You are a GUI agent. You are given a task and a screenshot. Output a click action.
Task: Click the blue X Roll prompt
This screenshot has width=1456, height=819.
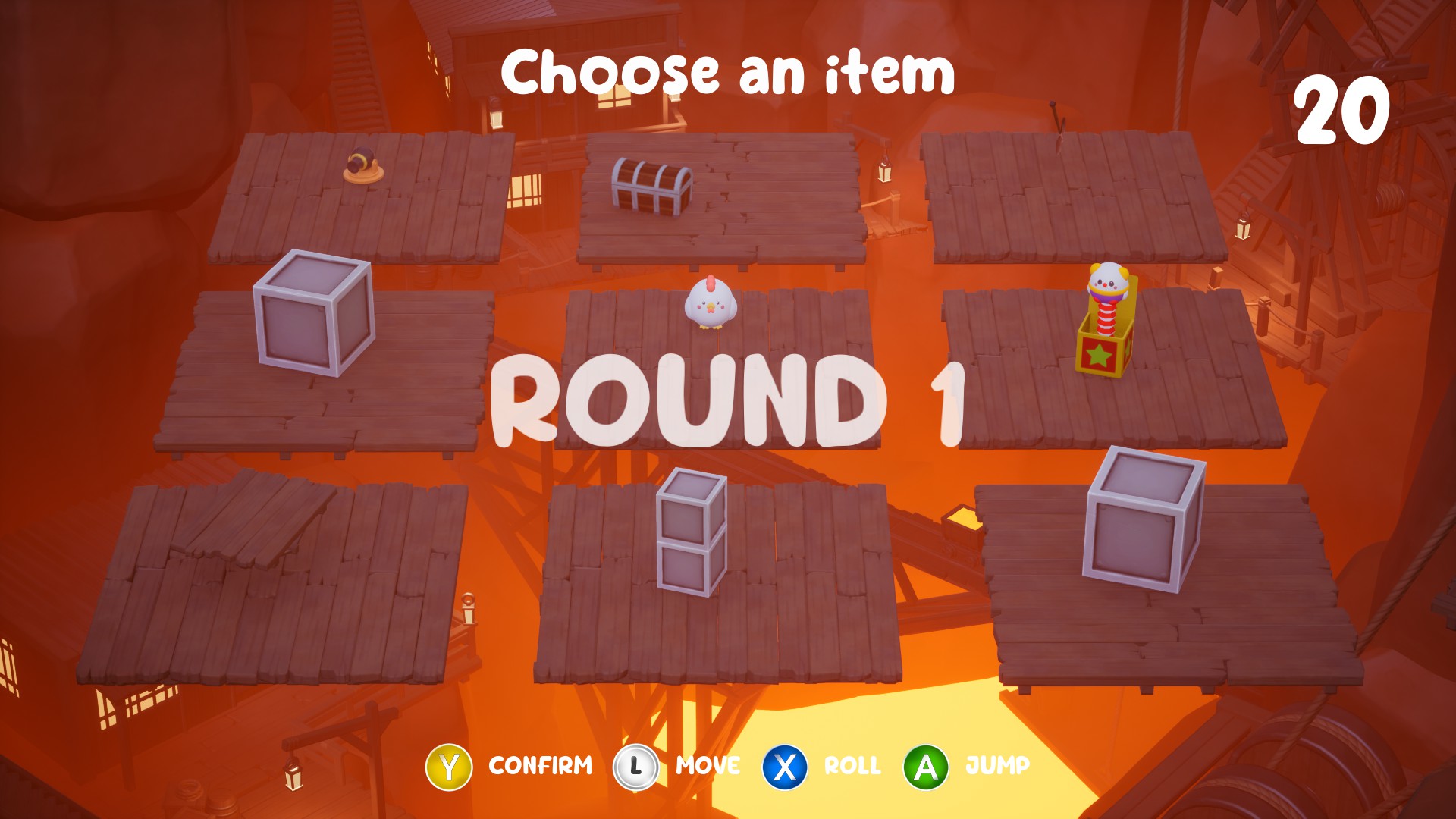click(x=785, y=766)
